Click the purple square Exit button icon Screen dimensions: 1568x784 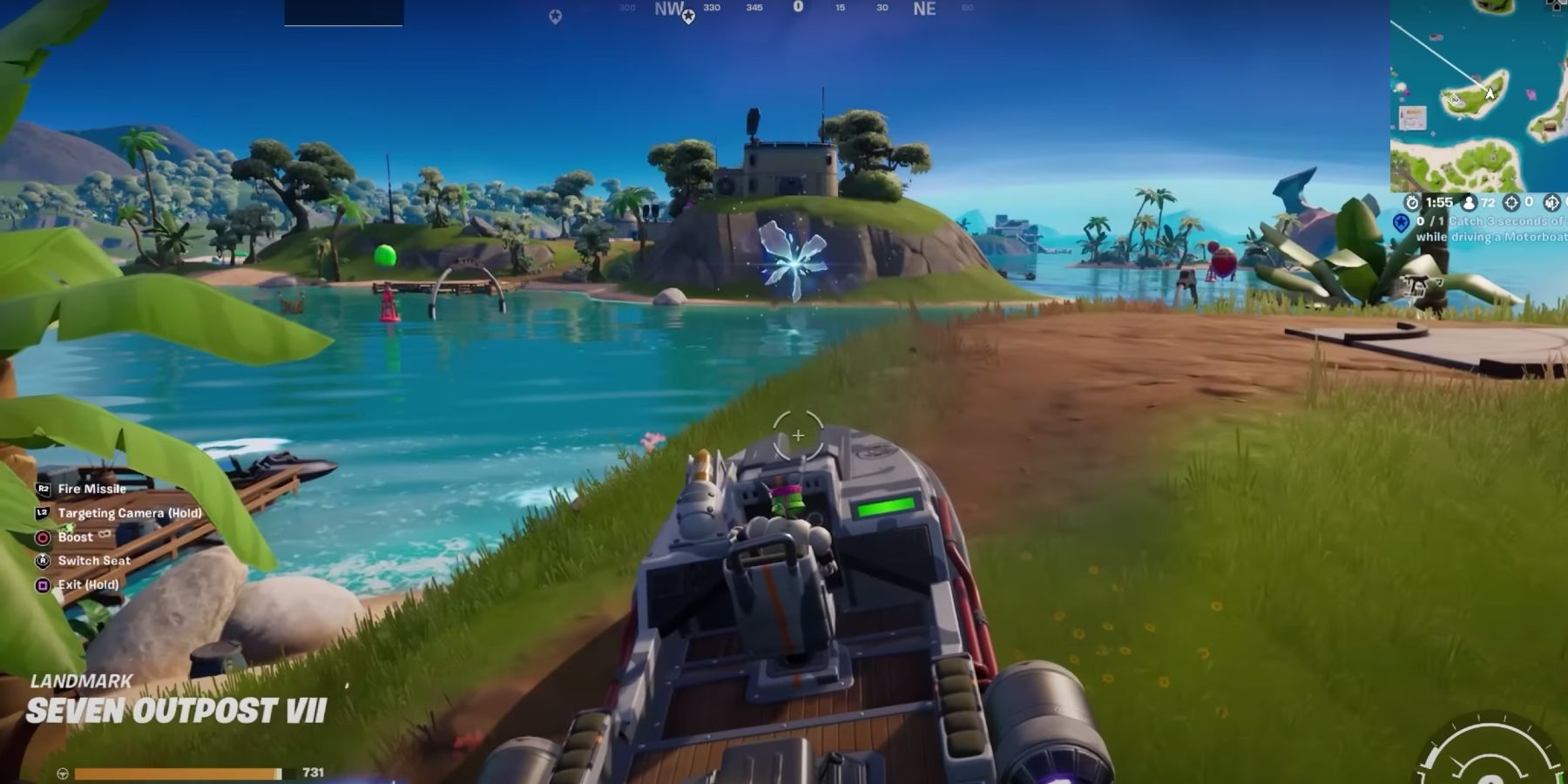tap(42, 585)
